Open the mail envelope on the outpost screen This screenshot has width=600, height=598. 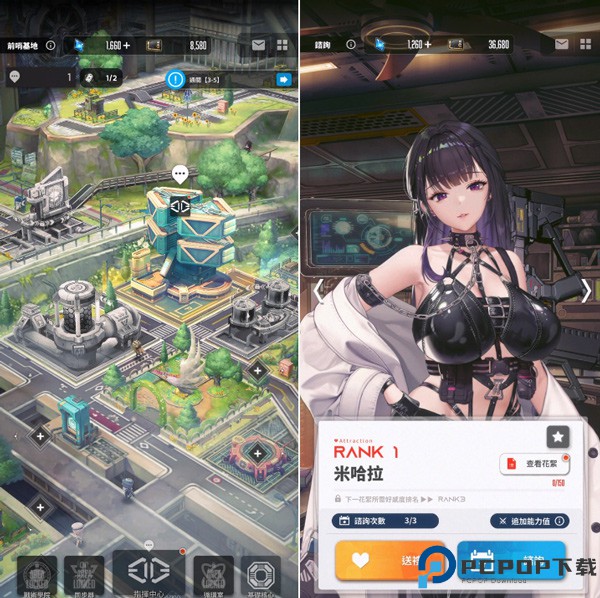258,45
